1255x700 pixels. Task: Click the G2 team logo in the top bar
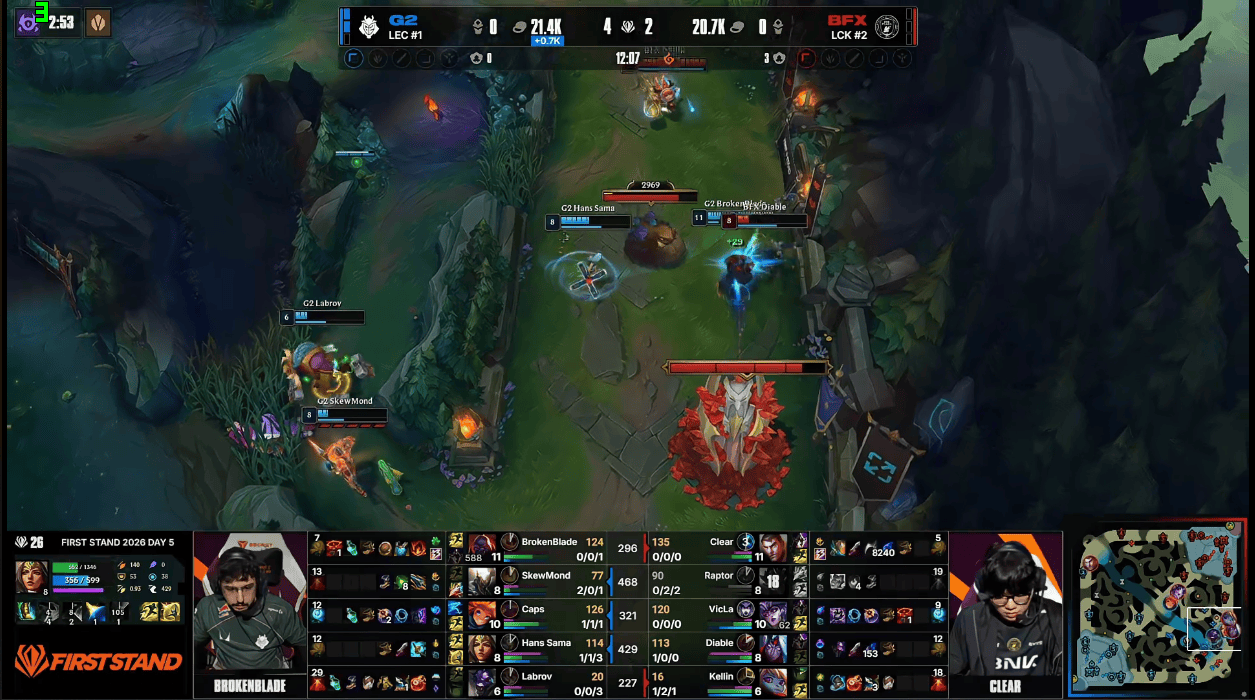(369, 26)
